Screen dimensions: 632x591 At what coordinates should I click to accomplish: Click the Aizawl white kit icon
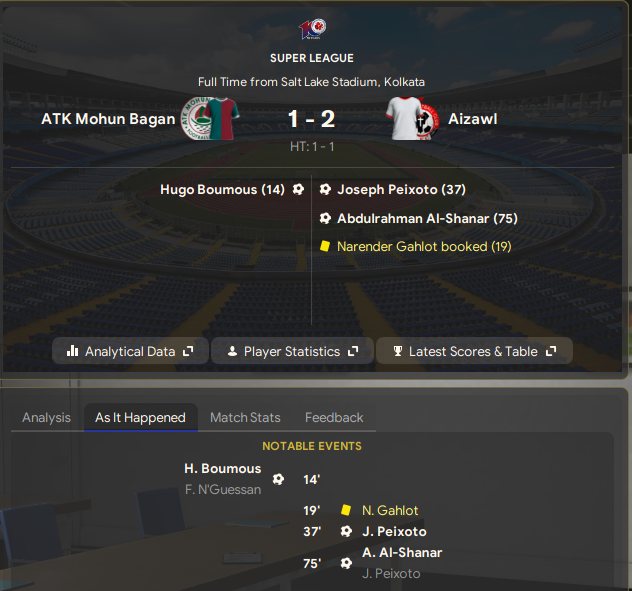tap(409, 119)
